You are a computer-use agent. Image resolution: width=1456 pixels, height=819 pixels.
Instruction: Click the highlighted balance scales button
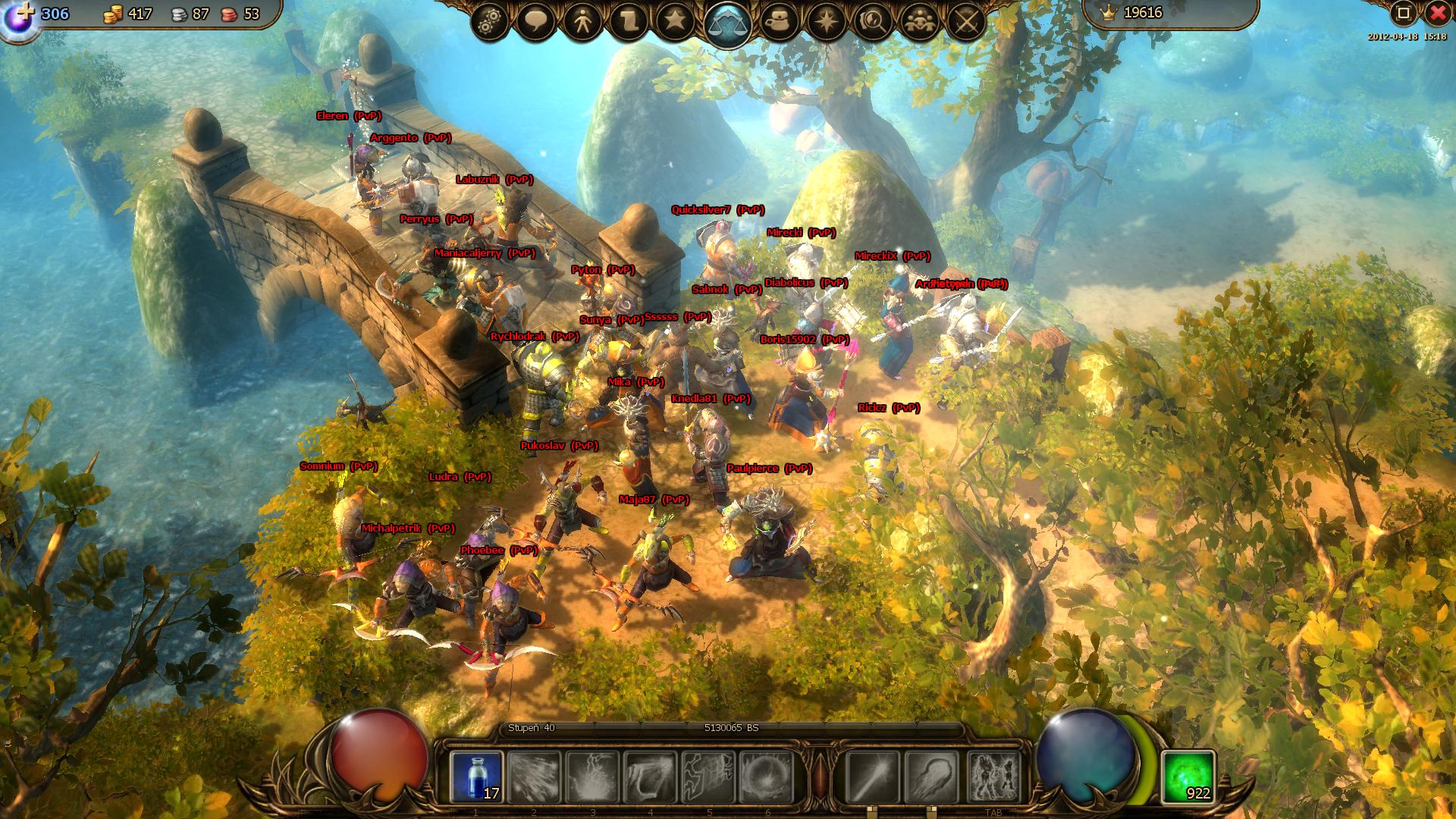click(x=727, y=24)
